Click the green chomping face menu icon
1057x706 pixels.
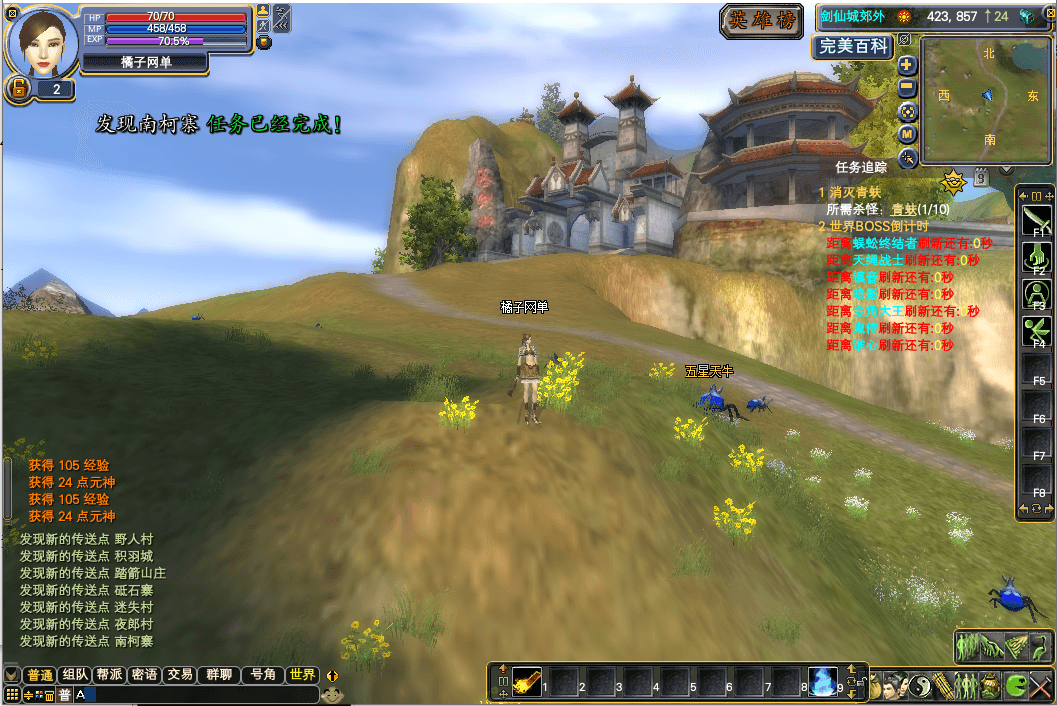click(x=1015, y=686)
